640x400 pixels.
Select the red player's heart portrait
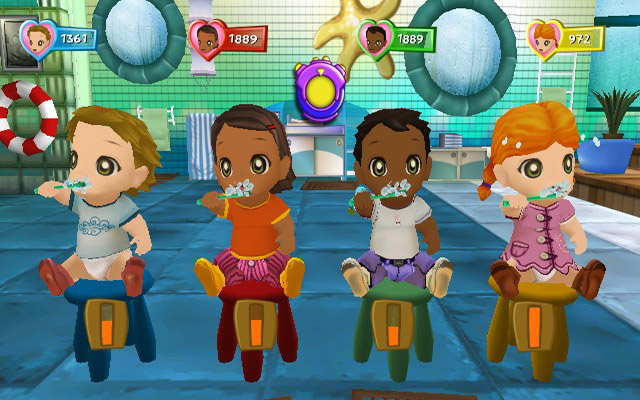(x=206, y=39)
